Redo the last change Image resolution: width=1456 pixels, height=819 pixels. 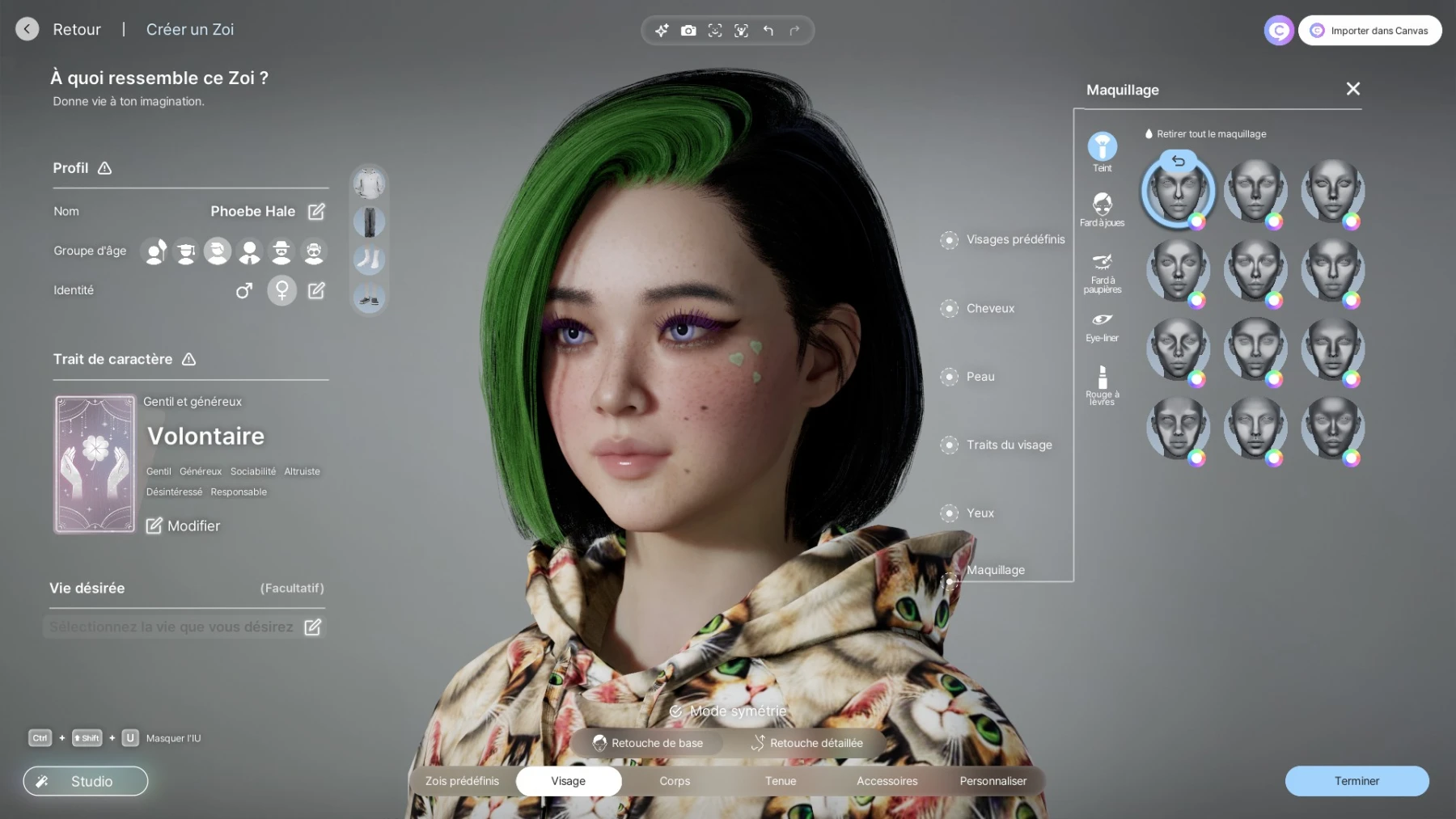click(x=794, y=30)
